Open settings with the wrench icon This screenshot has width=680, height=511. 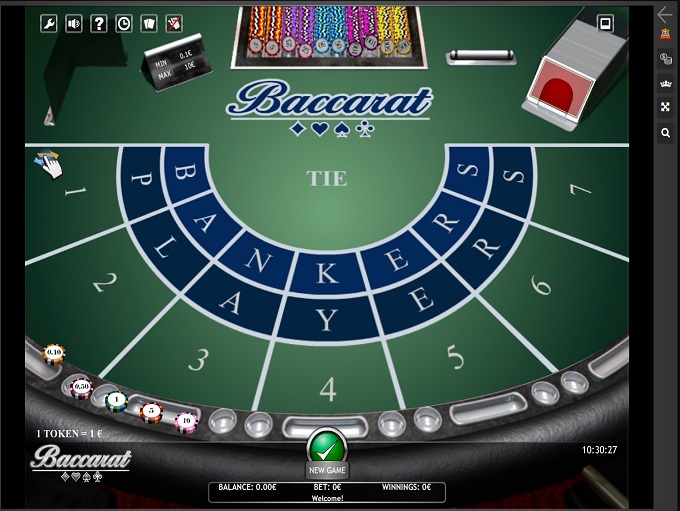coord(48,23)
